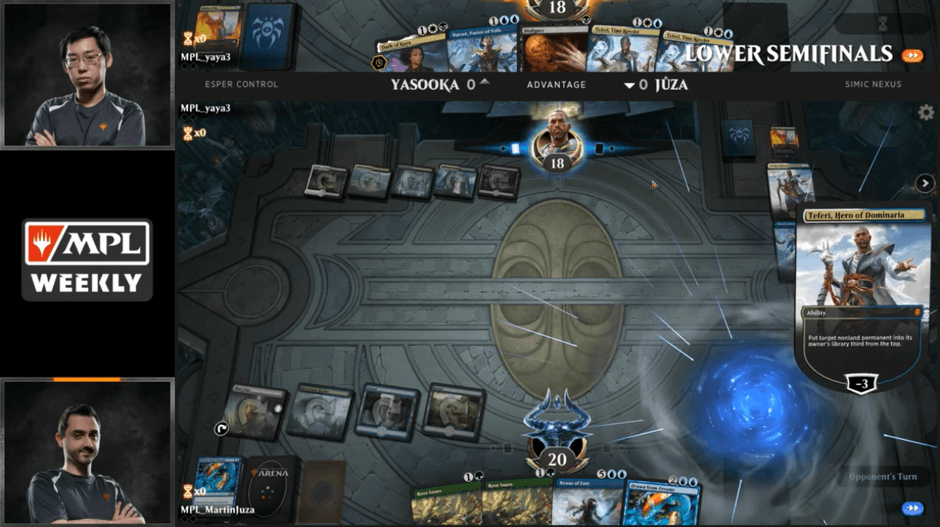Open the gear settings menu

coord(926,113)
